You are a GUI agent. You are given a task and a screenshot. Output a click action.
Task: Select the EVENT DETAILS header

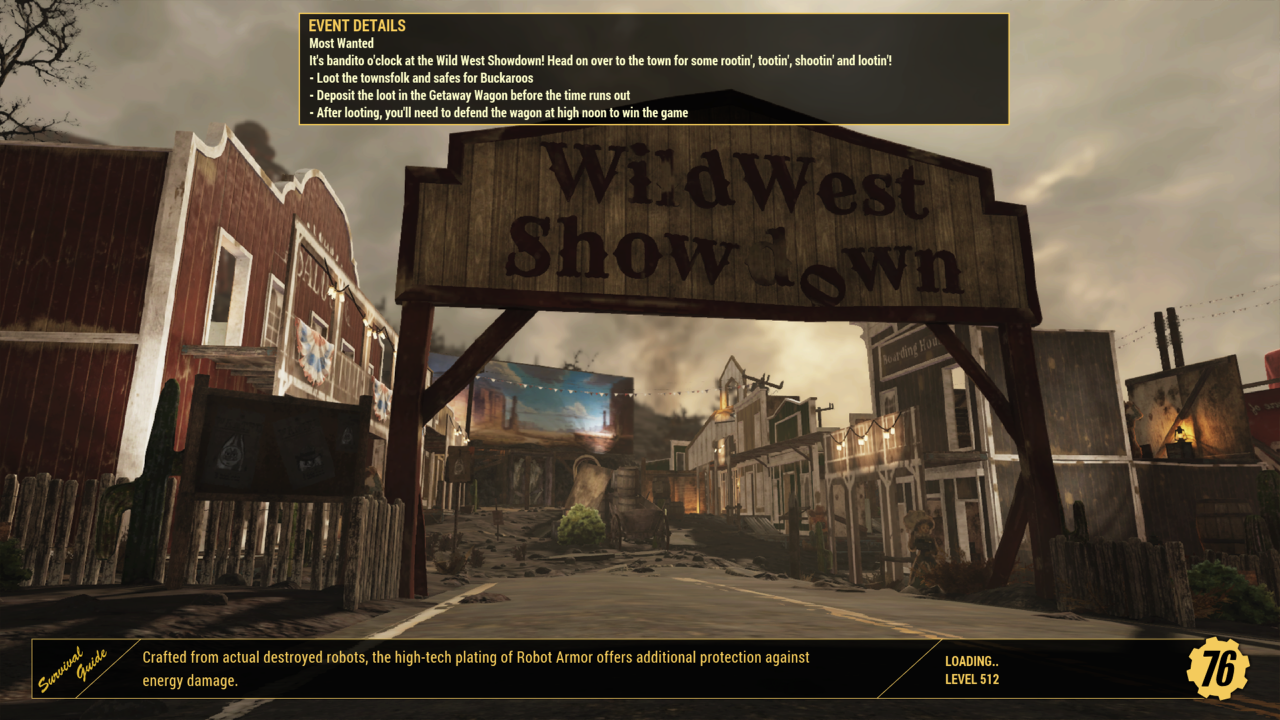357,26
